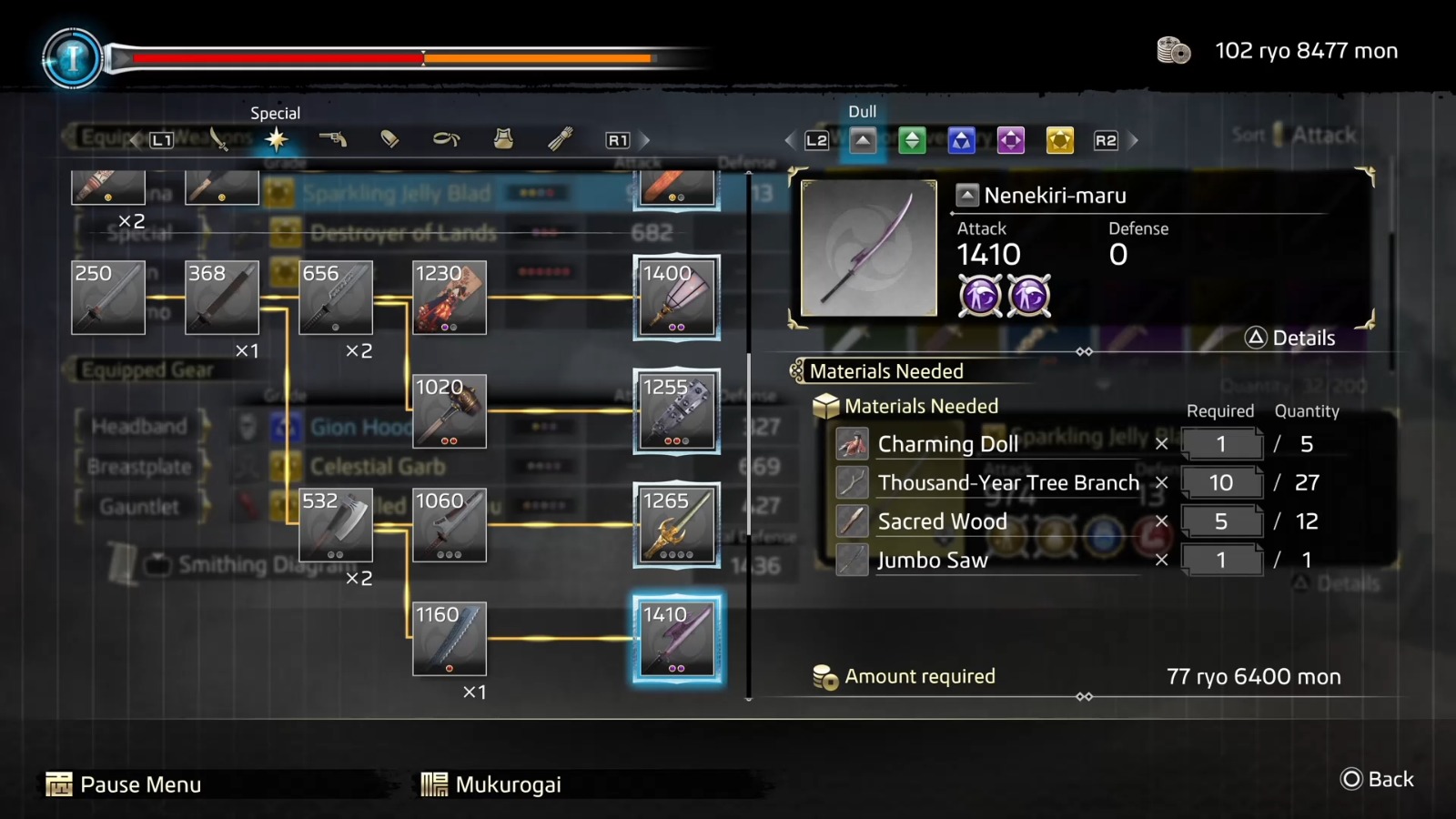This screenshot has width=1456, height=819.
Task: Click the left arrow beside L1
Action: 135,139
